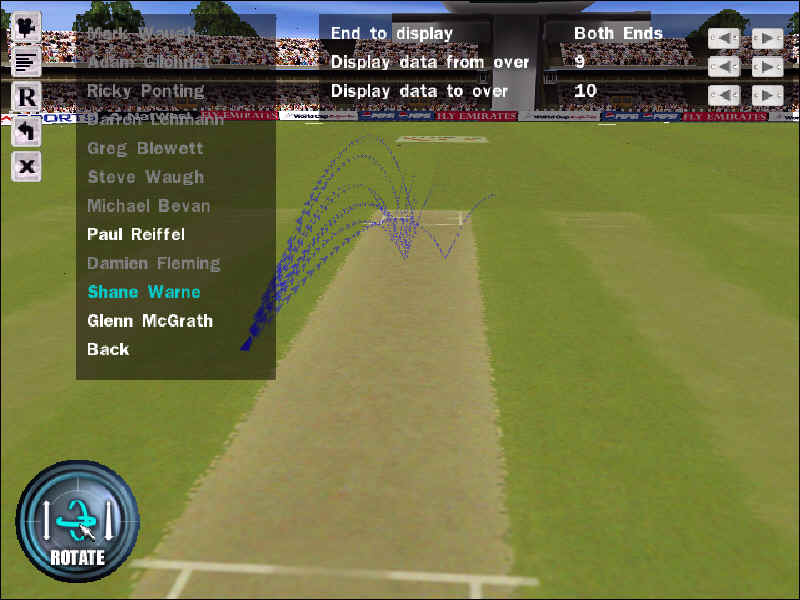The height and width of the screenshot is (600, 800).
Task: Open the camera icon button
Action: tap(26, 26)
